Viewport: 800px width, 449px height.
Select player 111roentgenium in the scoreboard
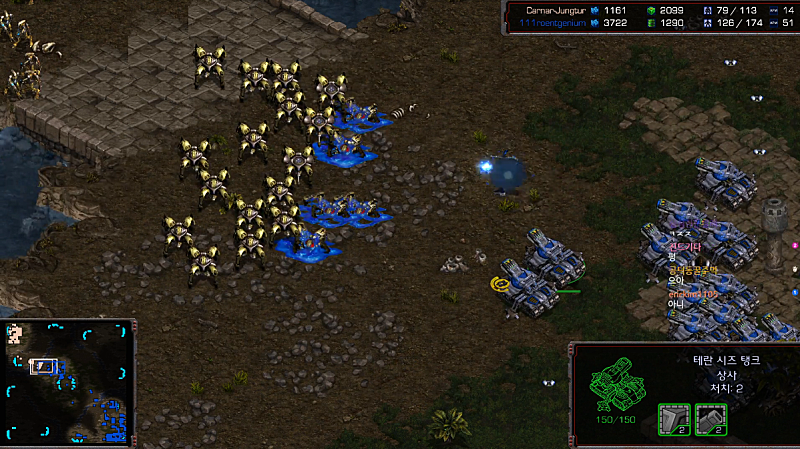tap(556, 21)
